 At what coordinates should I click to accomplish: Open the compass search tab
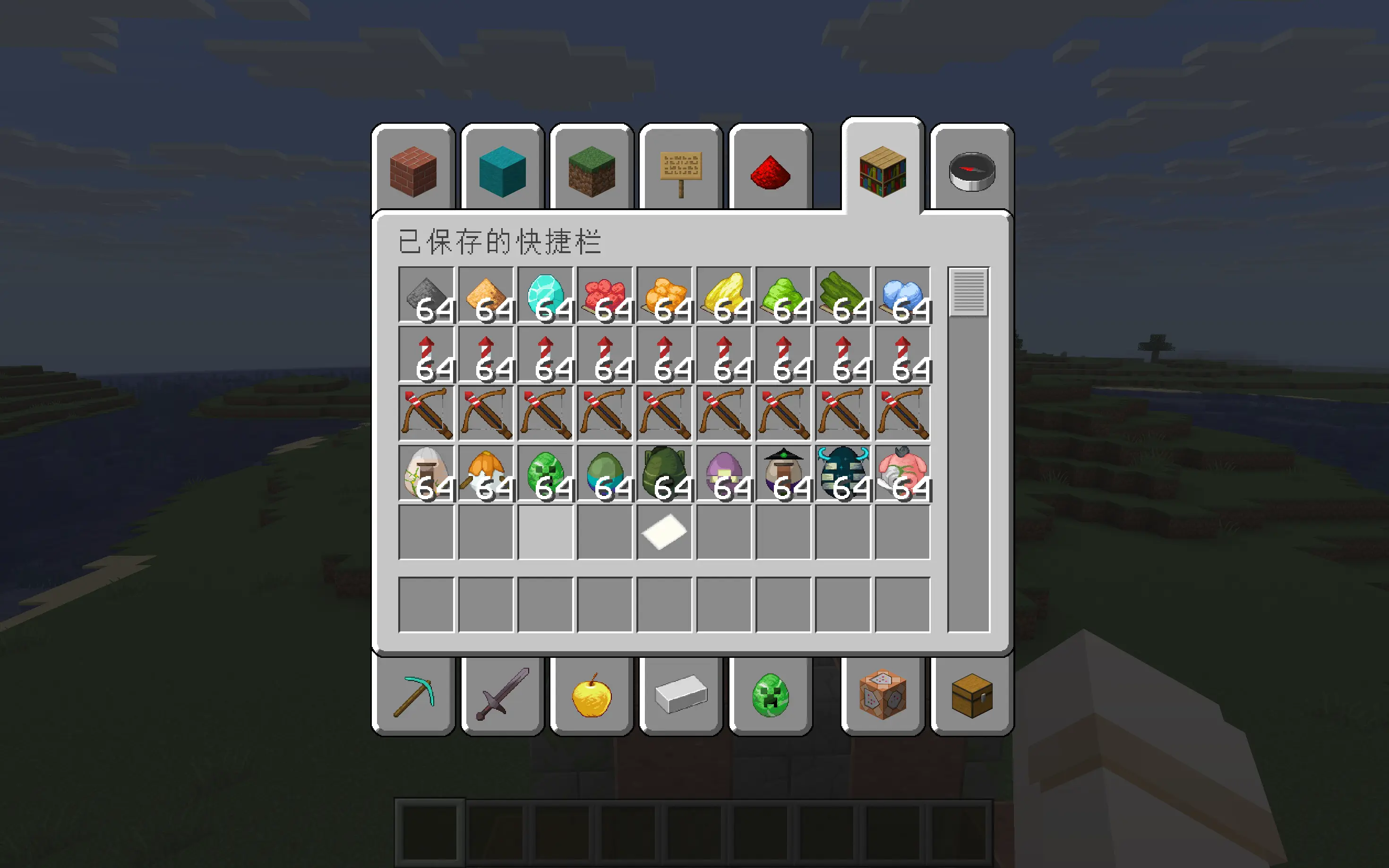point(971,171)
